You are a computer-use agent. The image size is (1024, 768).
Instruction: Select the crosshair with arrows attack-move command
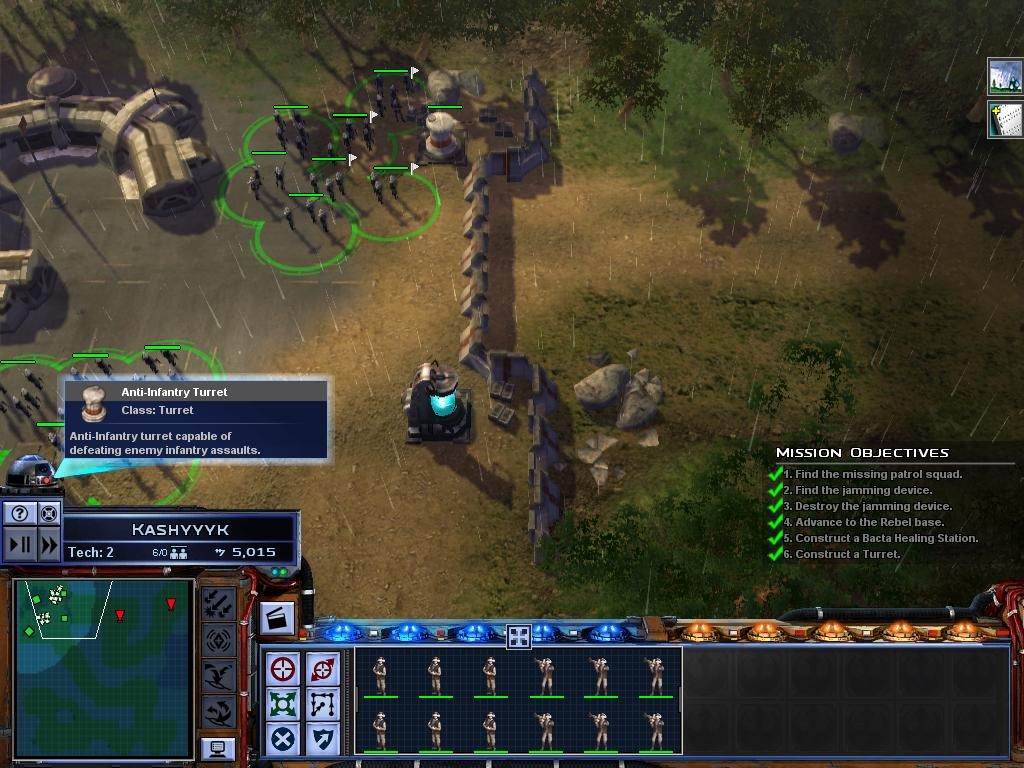(322, 669)
